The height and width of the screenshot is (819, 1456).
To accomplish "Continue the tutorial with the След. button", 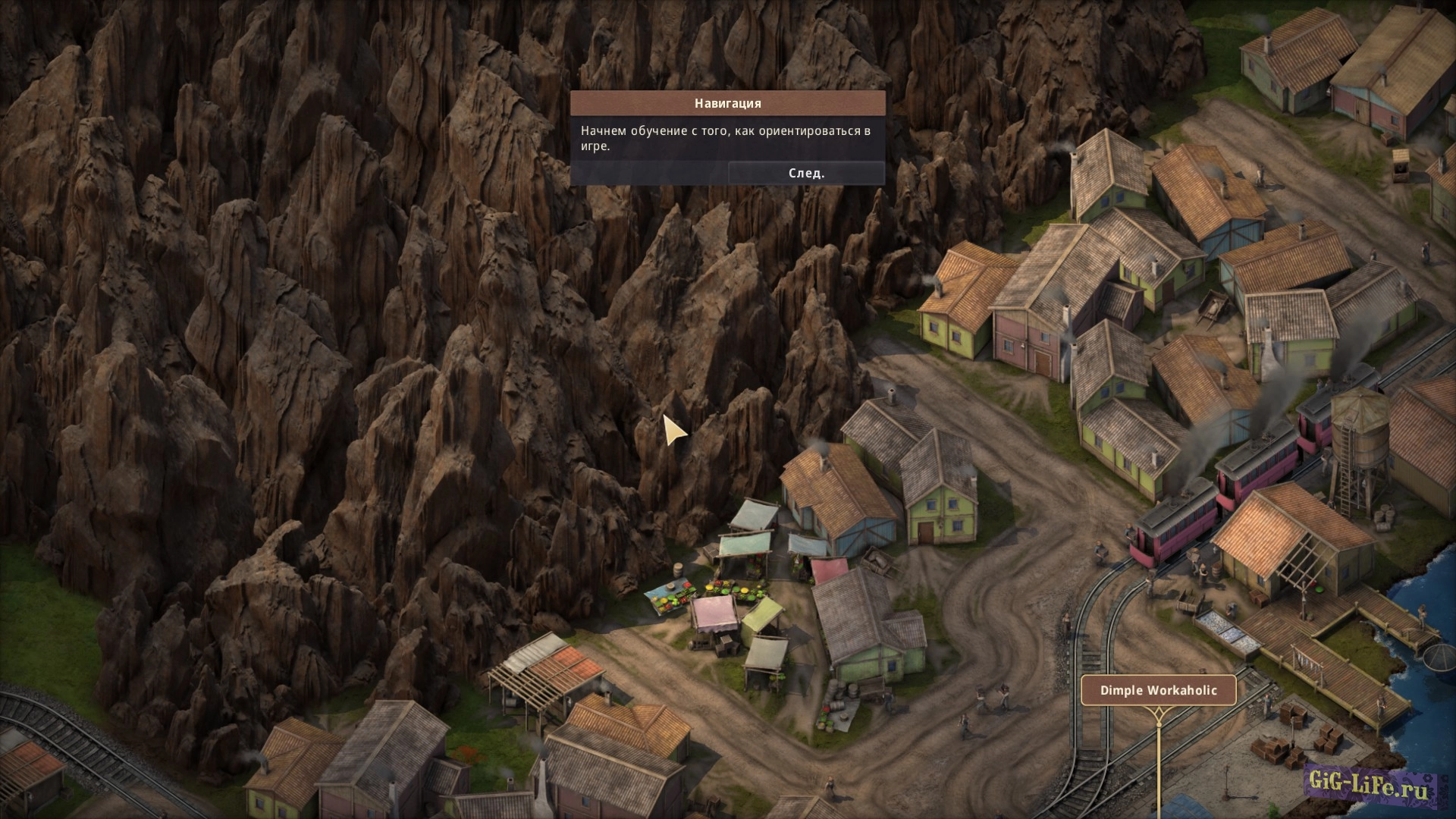I will click(806, 173).
